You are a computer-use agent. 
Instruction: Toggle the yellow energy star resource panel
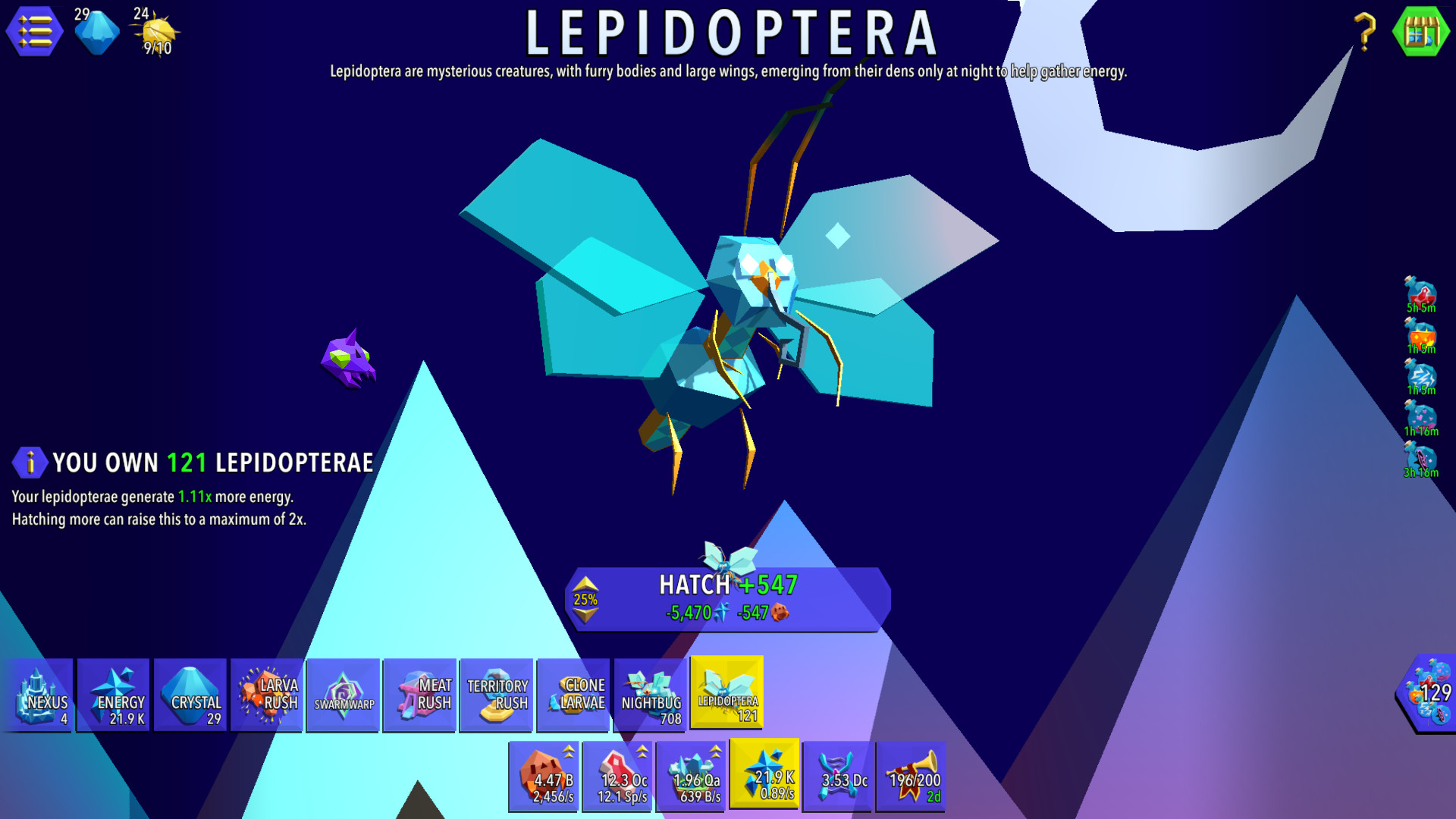(x=764, y=776)
